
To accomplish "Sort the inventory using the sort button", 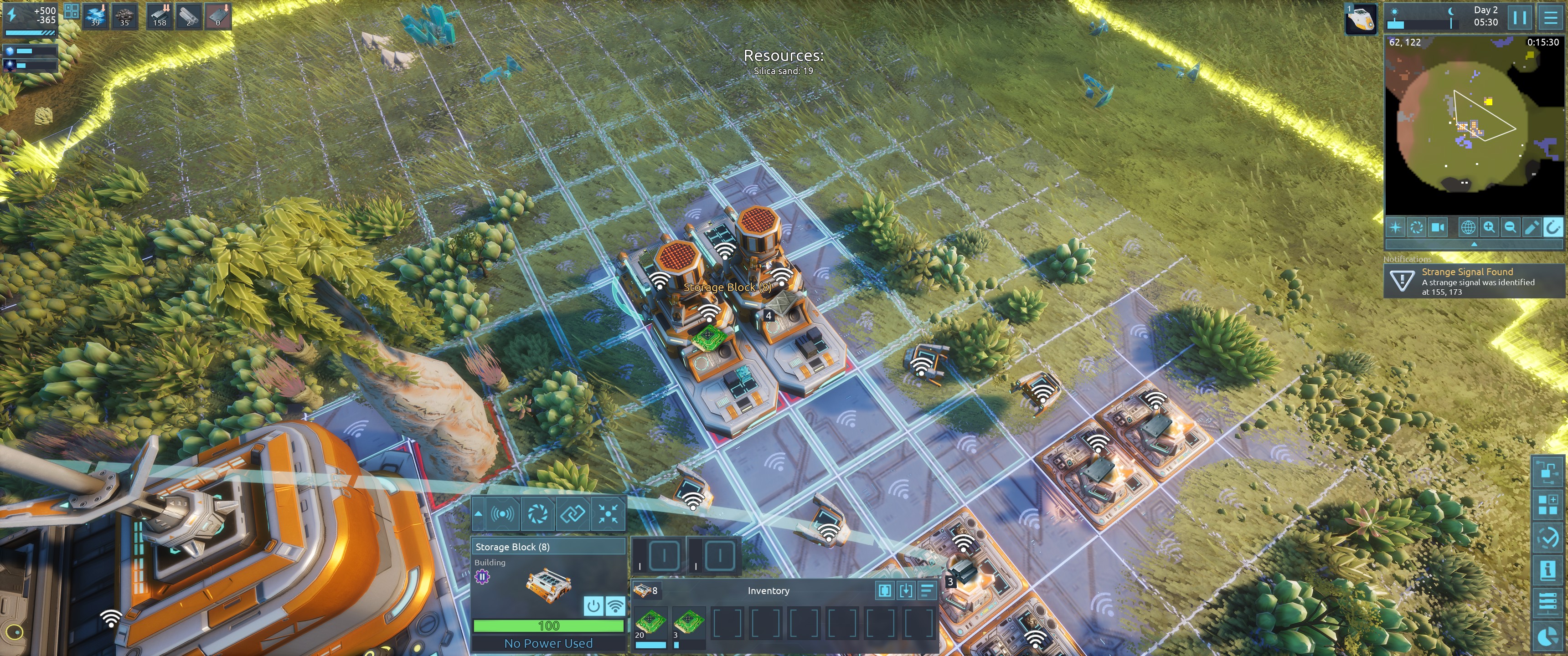I will (926, 589).
